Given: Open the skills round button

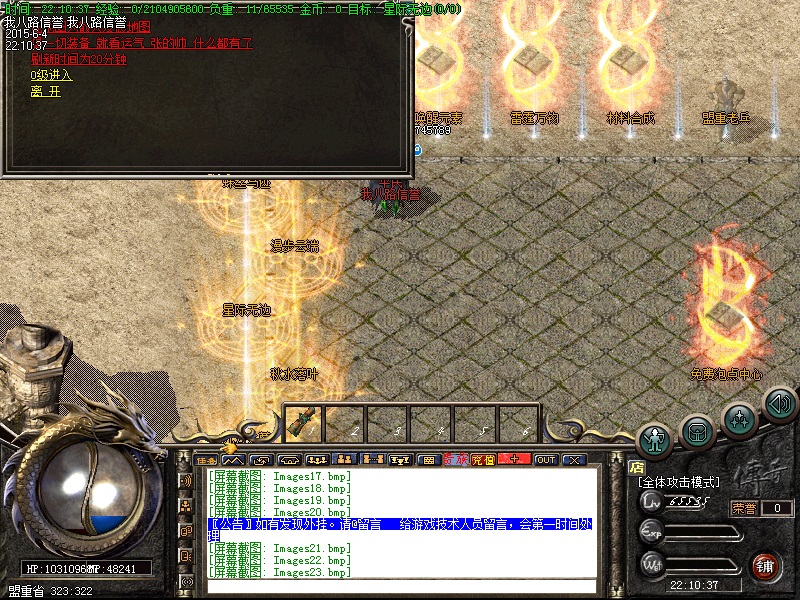Looking at the screenshot, I should [738, 418].
